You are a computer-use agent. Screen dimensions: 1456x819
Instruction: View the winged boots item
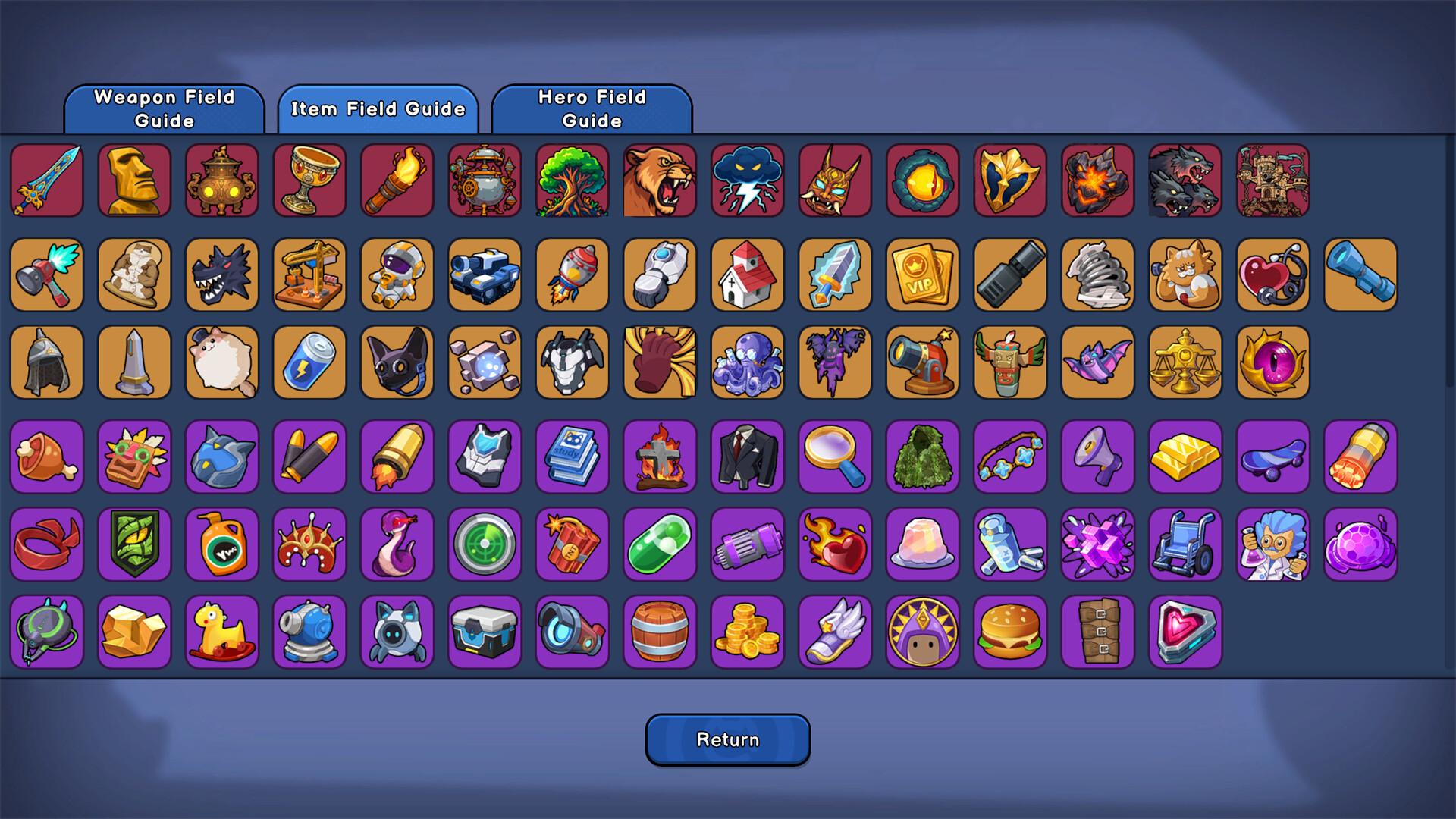pos(834,632)
